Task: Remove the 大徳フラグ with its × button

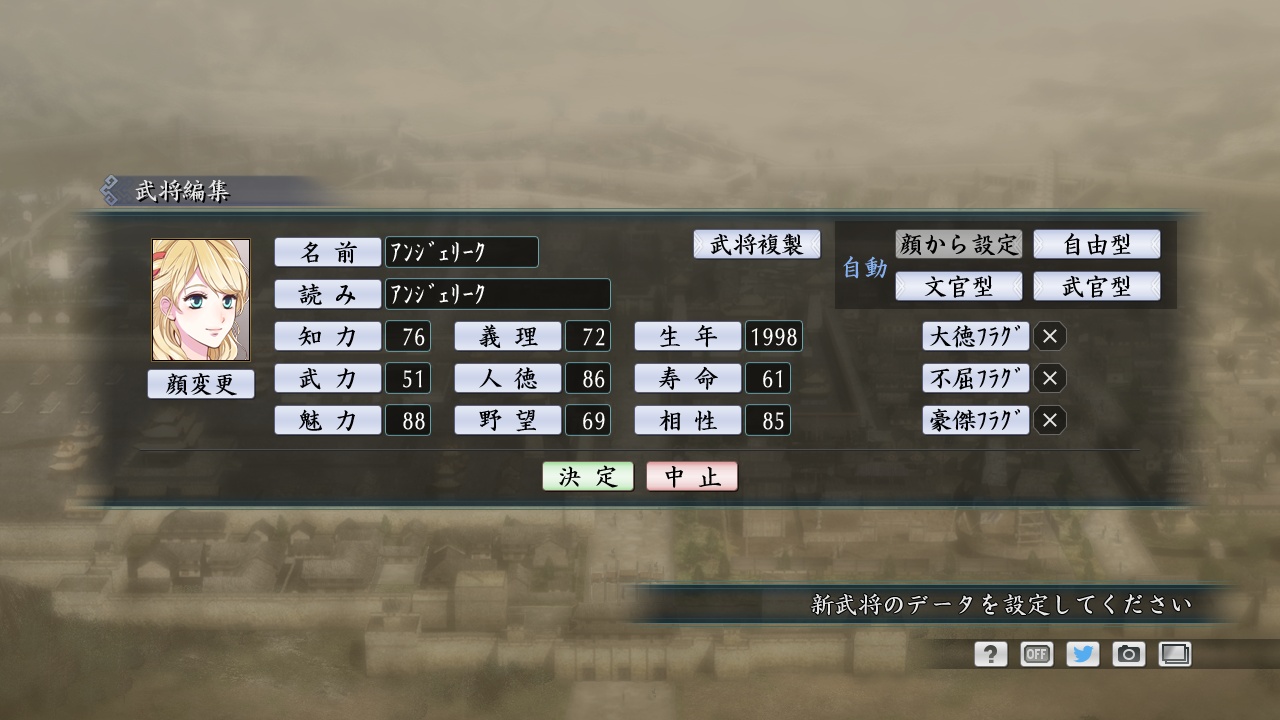Action: (x=1049, y=337)
